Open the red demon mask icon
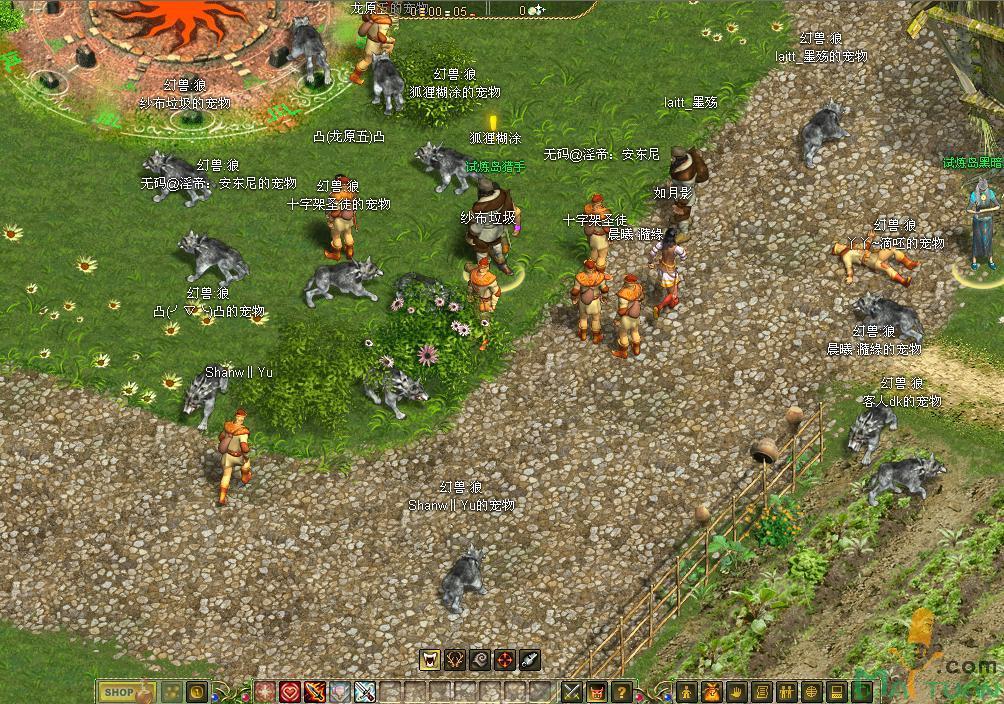1004x704 pixels. coord(597,691)
